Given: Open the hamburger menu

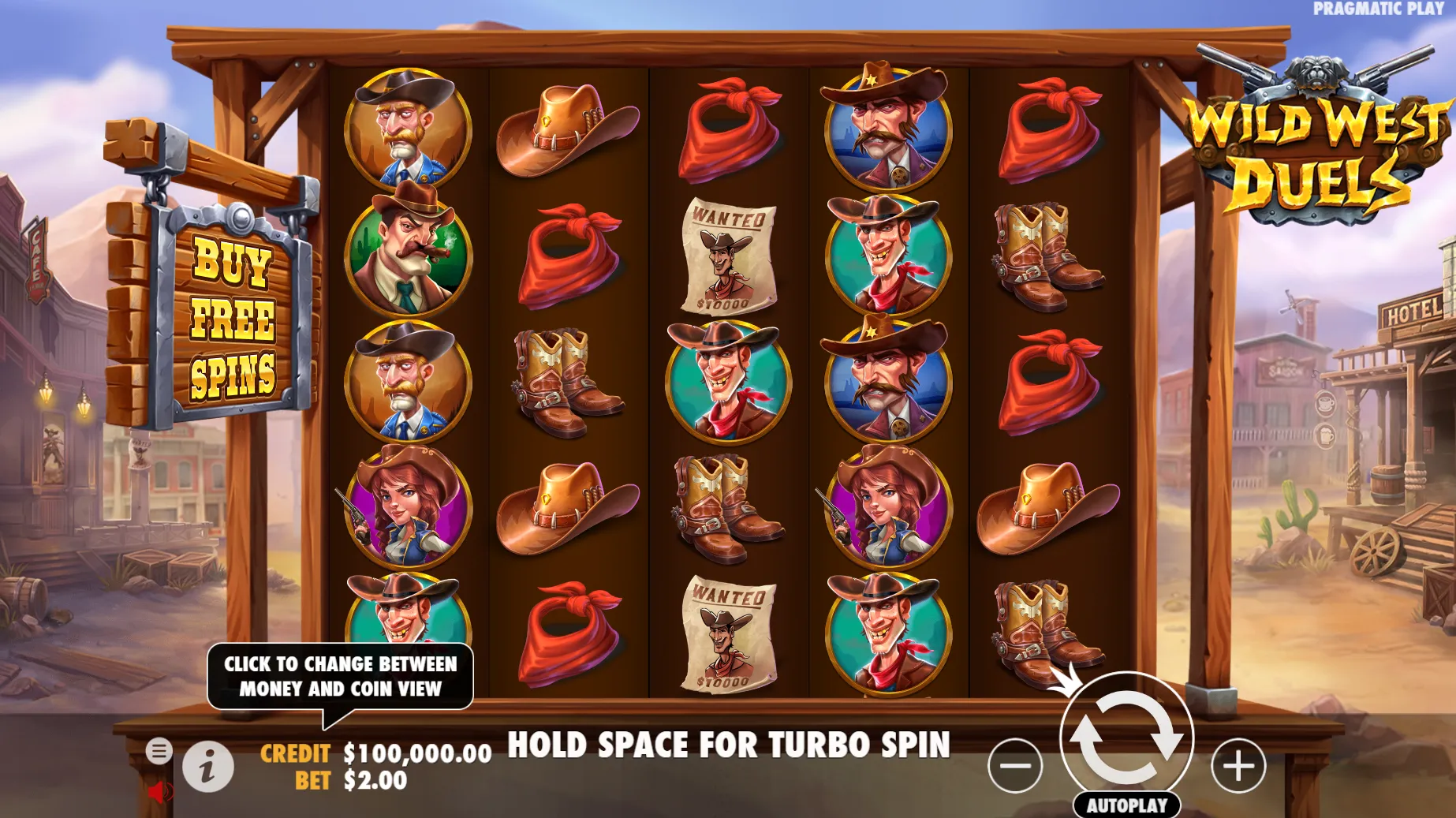Looking at the screenshot, I should point(159,750).
